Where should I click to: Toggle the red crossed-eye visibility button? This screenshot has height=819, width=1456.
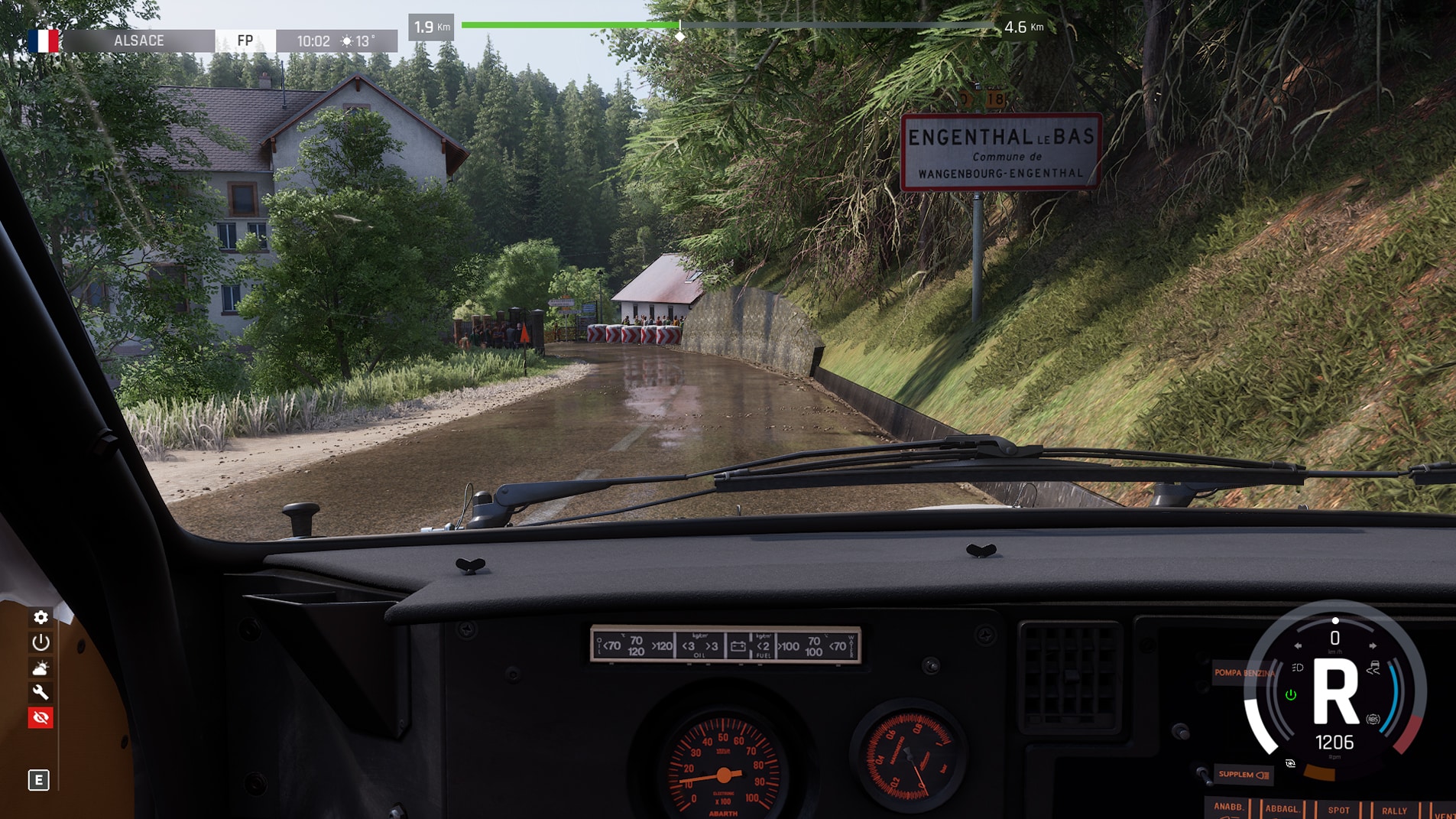[x=41, y=718]
